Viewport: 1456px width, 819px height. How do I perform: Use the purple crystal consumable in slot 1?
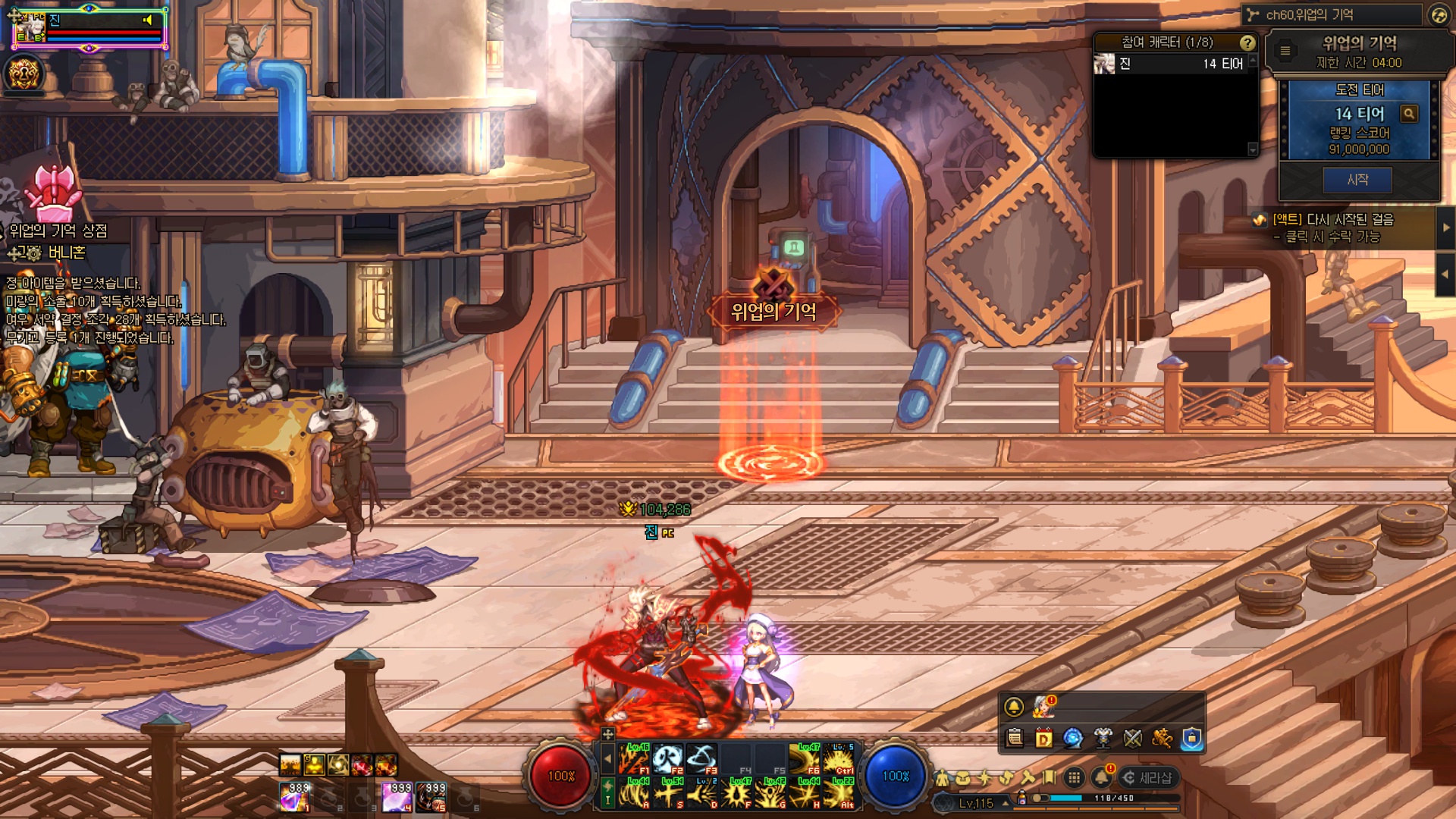pyautogui.click(x=294, y=798)
